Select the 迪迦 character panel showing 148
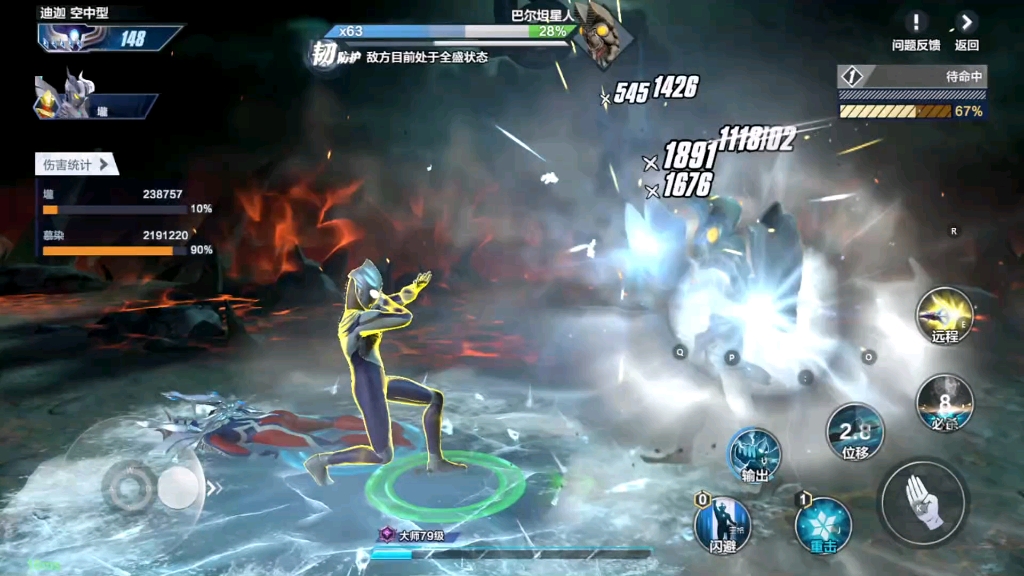 point(108,38)
